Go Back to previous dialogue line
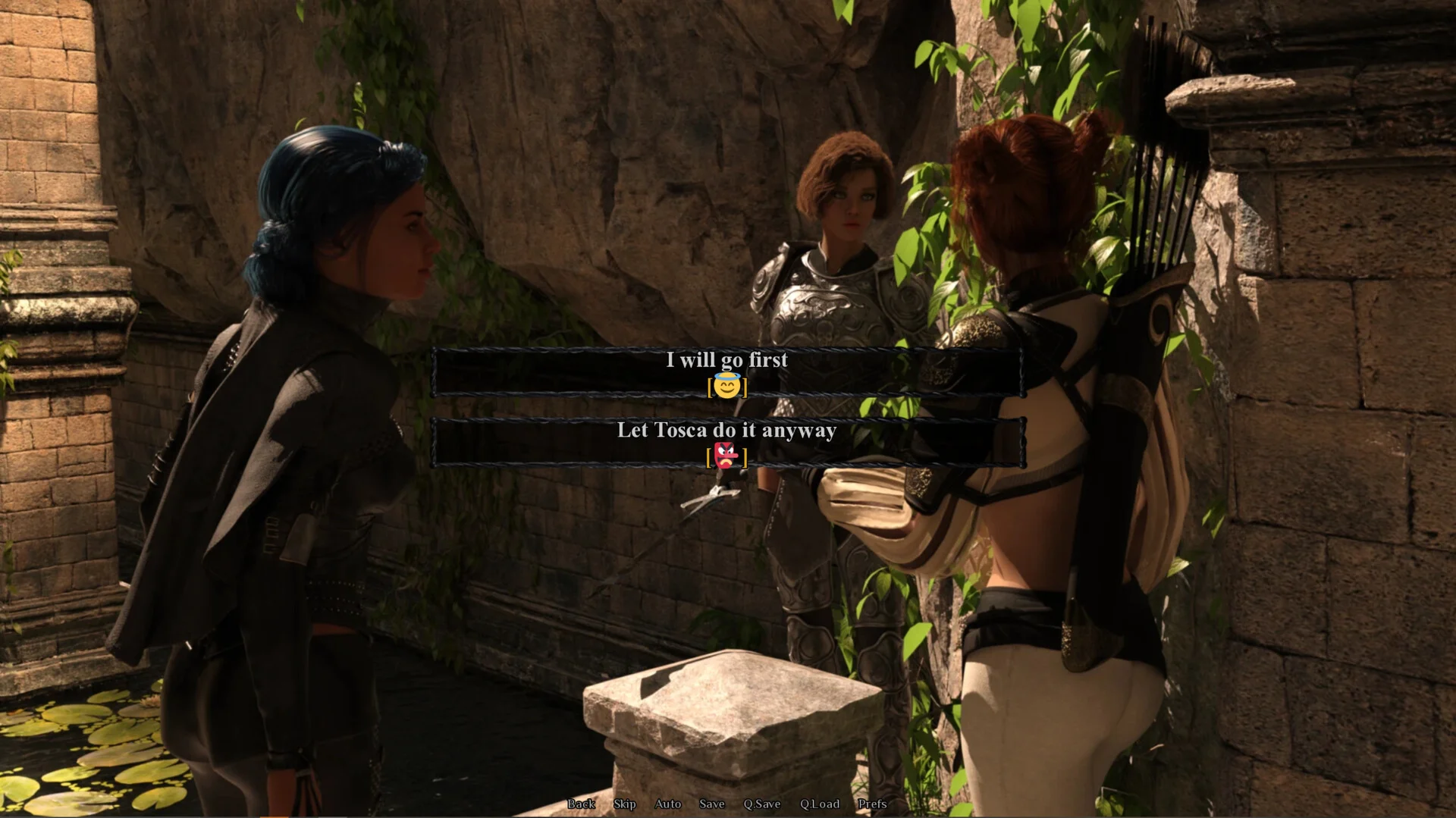The image size is (1456, 818). coord(581,804)
